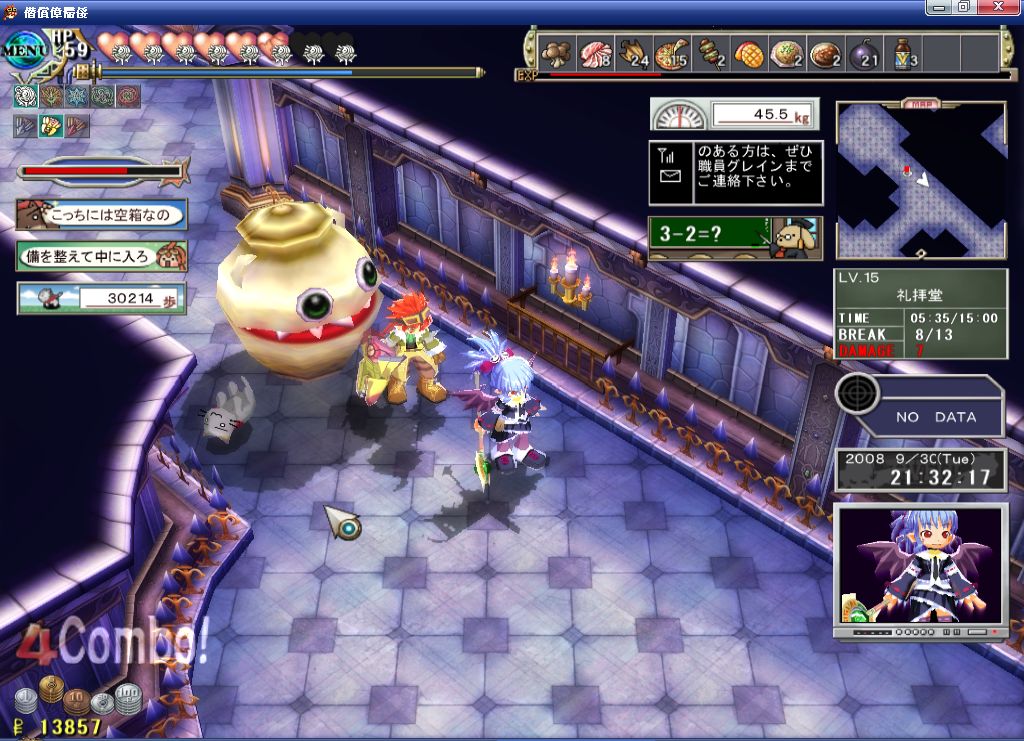Activate the white spiral rune skill

click(x=24, y=96)
